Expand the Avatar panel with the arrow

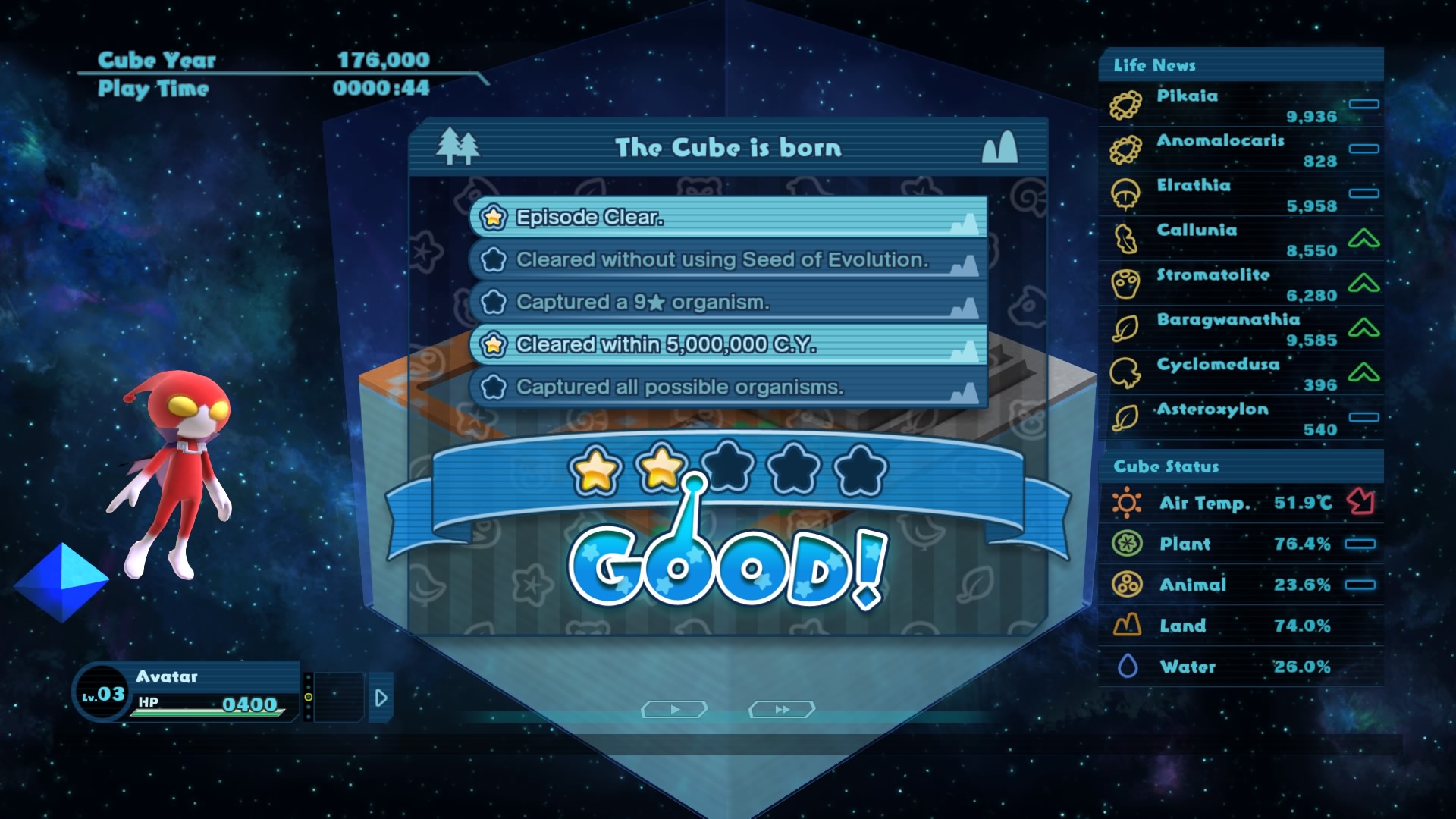379,698
